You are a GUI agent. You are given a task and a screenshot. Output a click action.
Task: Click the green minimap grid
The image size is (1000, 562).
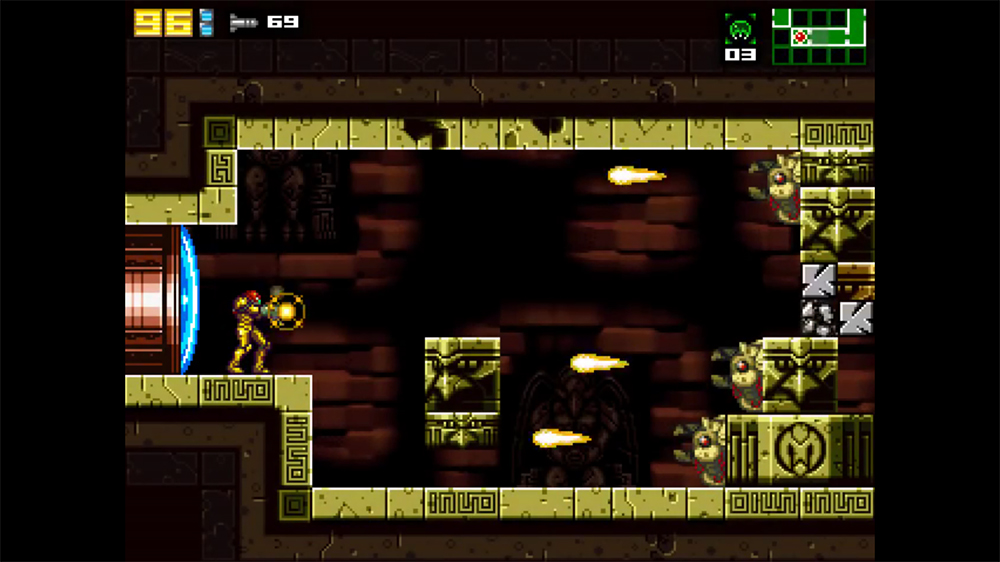coord(818,37)
